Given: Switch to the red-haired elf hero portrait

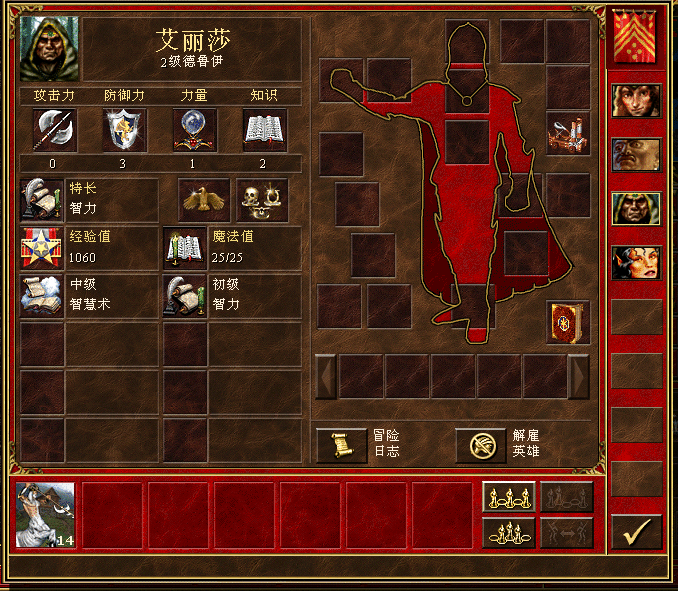Looking at the screenshot, I should (636, 263).
